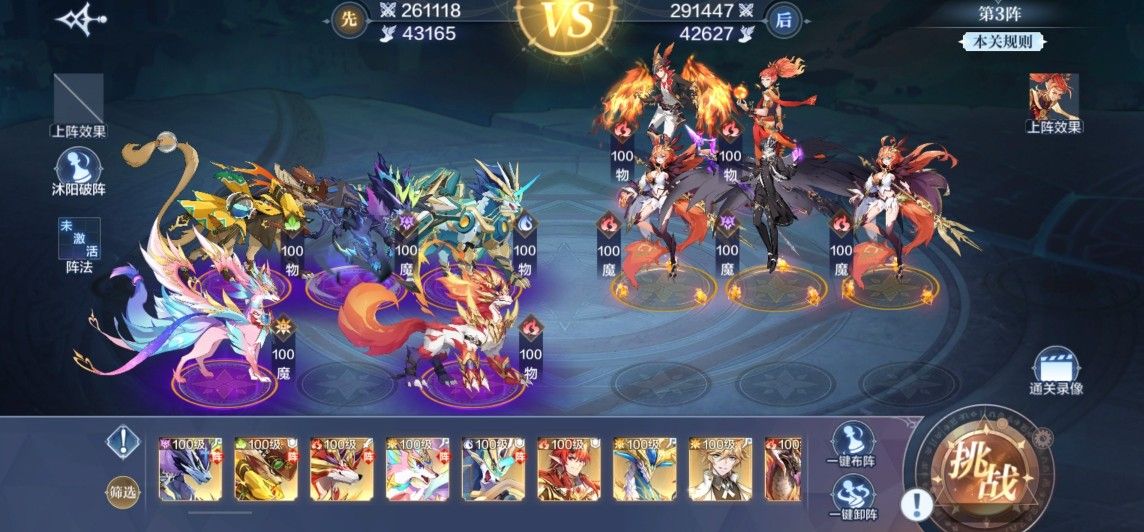Viewport: 1144px width, 532px height.
Task: Open the 筛选 filter for heroes
Action: (122, 492)
